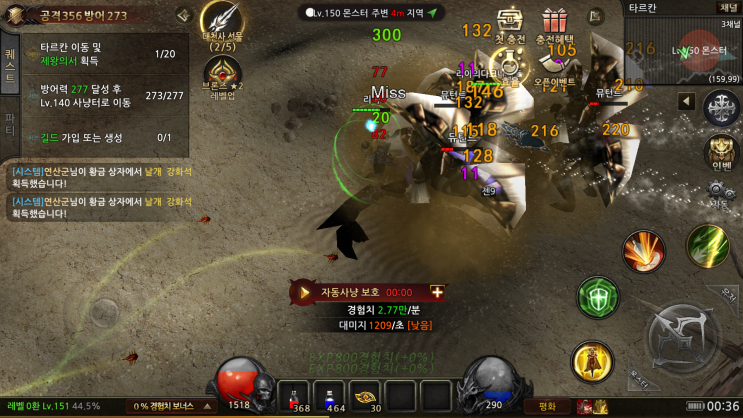
Task: Tap the main bow attack button
Action: [682, 336]
